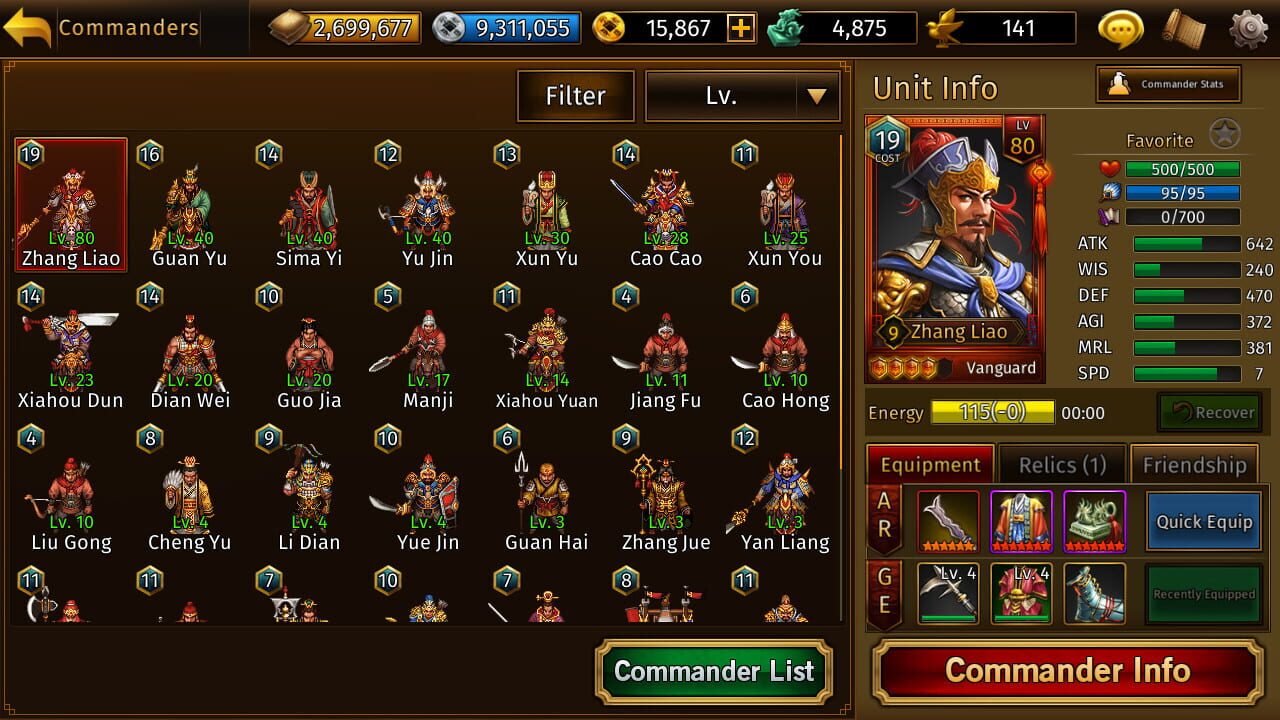Open the Commander List
The image size is (1280, 720).
point(713,672)
